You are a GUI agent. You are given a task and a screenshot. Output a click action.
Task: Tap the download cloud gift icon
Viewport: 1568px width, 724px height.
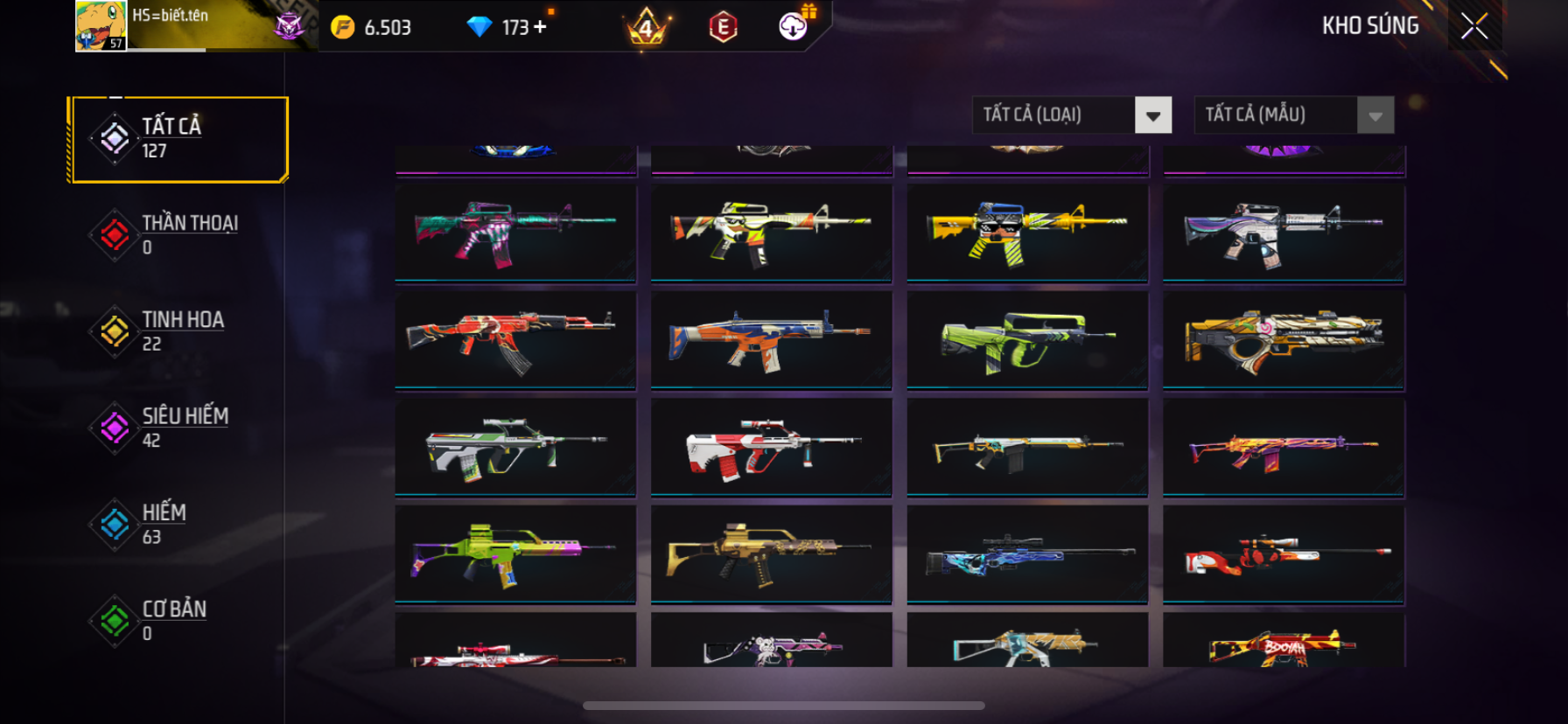click(x=794, y=26)
